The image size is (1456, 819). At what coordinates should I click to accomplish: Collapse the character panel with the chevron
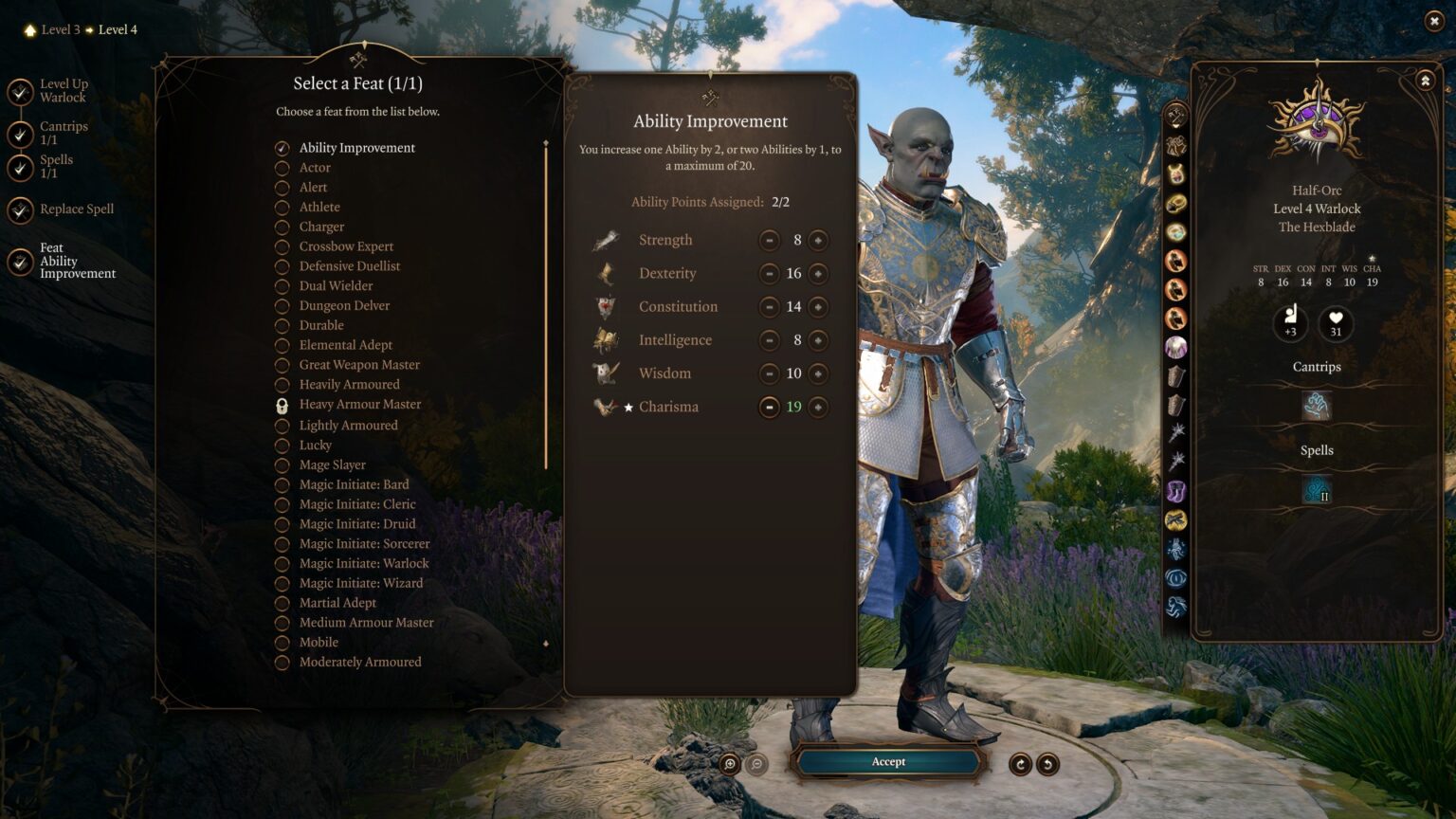click(x=1423, y=81)
